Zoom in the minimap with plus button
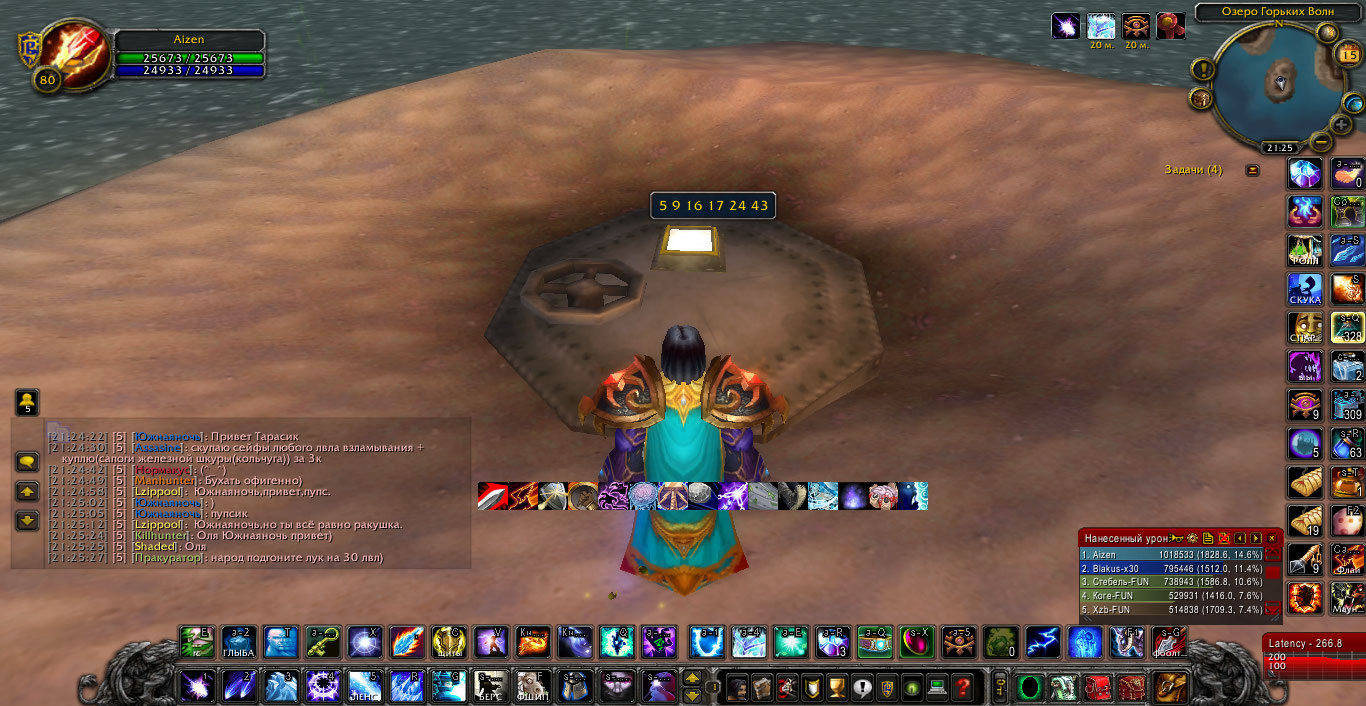The image size is (1366, 706). (1341, 125)
